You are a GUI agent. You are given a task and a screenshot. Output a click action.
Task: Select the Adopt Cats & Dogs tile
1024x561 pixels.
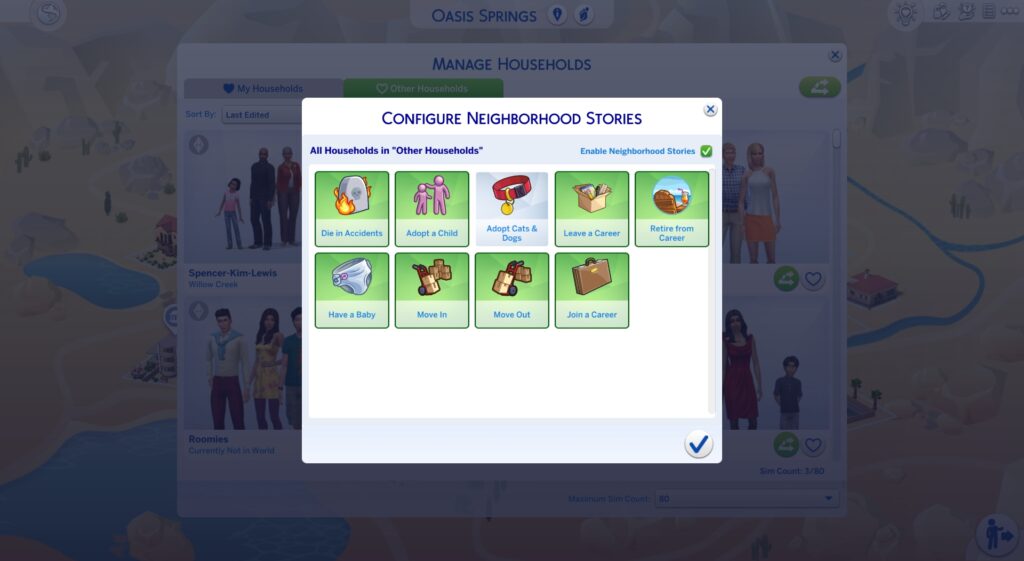pyautogui.click(x=512, y=208)
